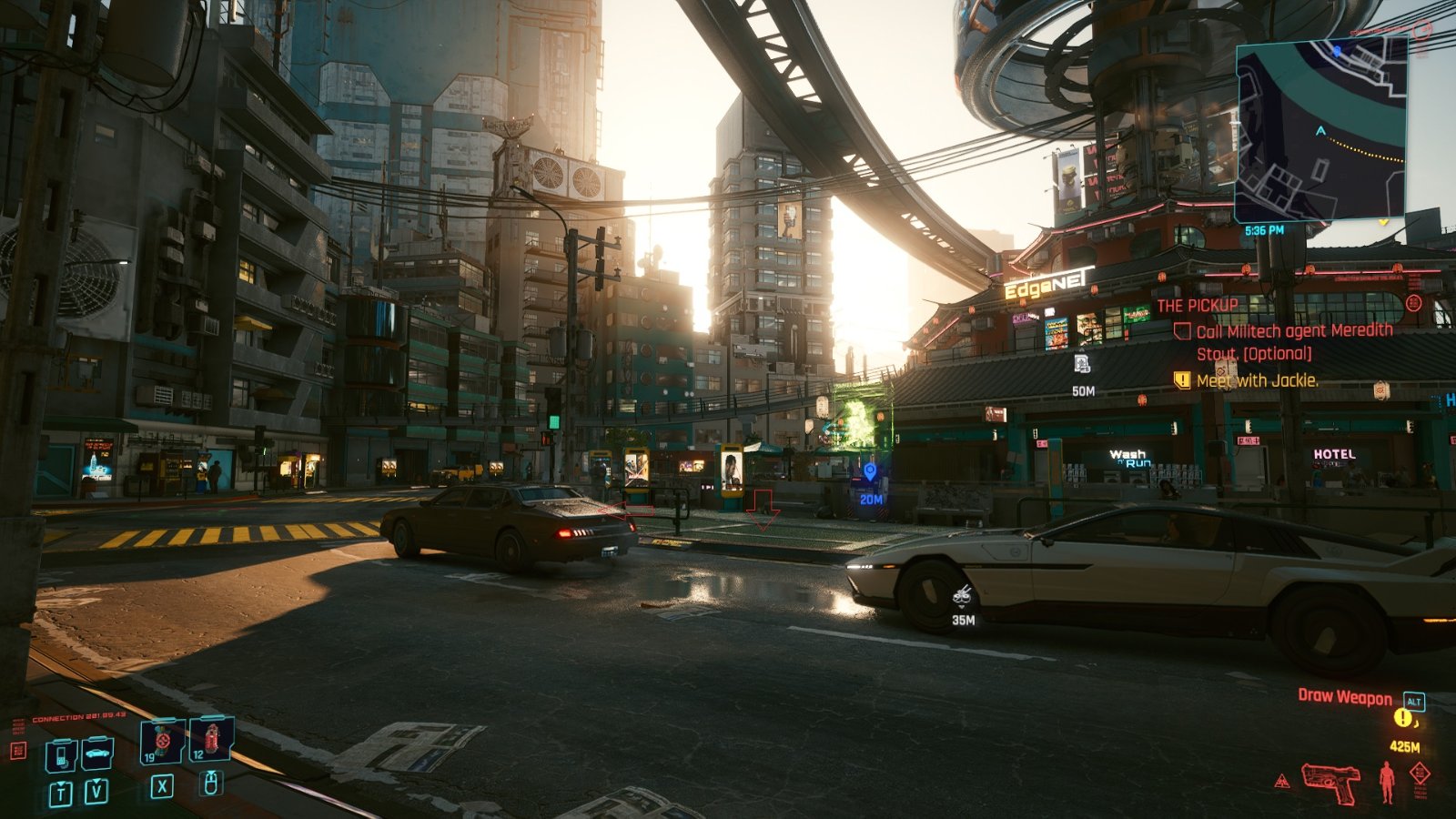This screenshot has height=819, width=1456.
Task: Click the 35M gig marker icon
Action: tap(962, 597)
